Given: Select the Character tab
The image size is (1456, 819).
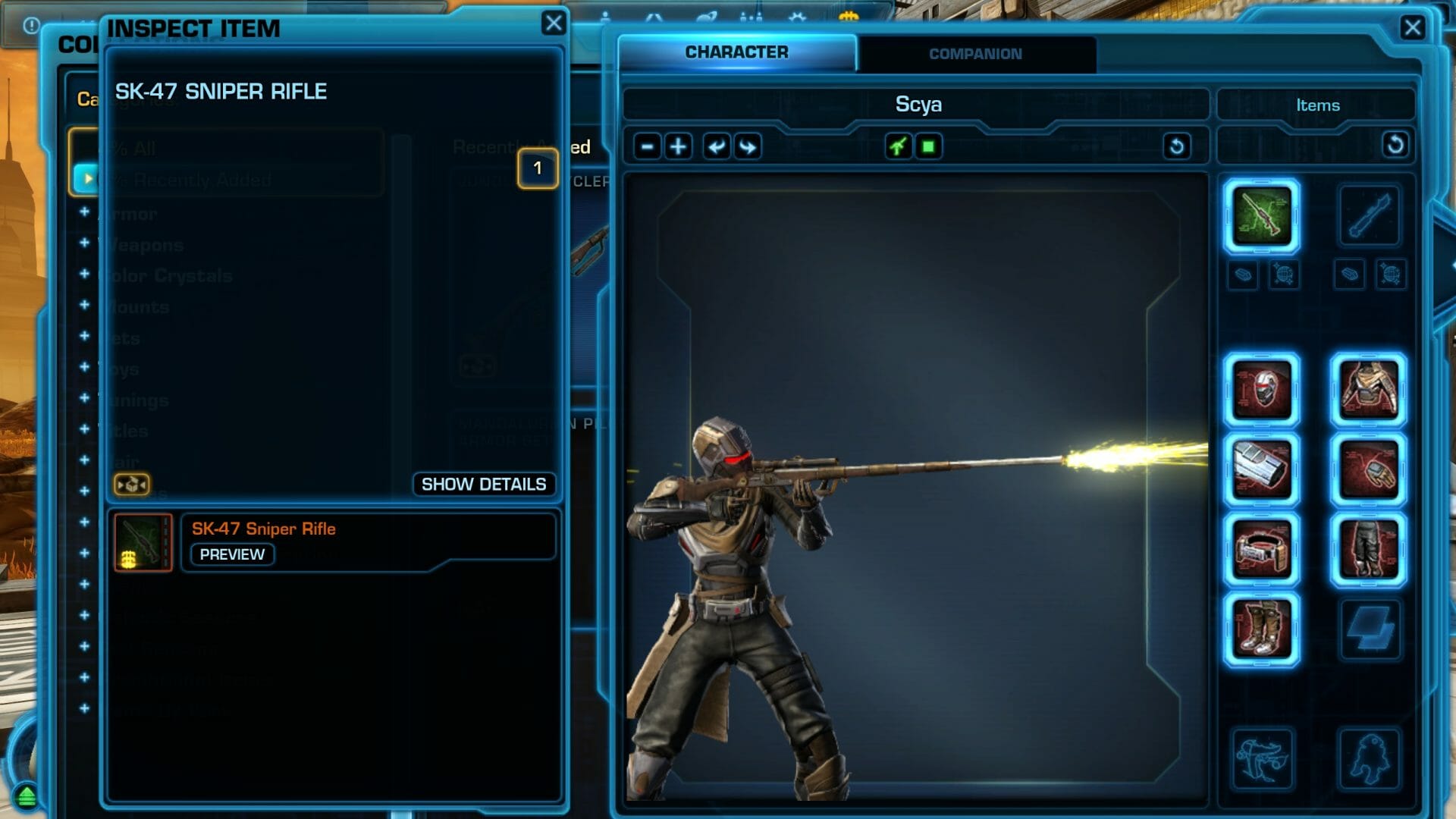Looking at the screenshot, I should (736, 52).
